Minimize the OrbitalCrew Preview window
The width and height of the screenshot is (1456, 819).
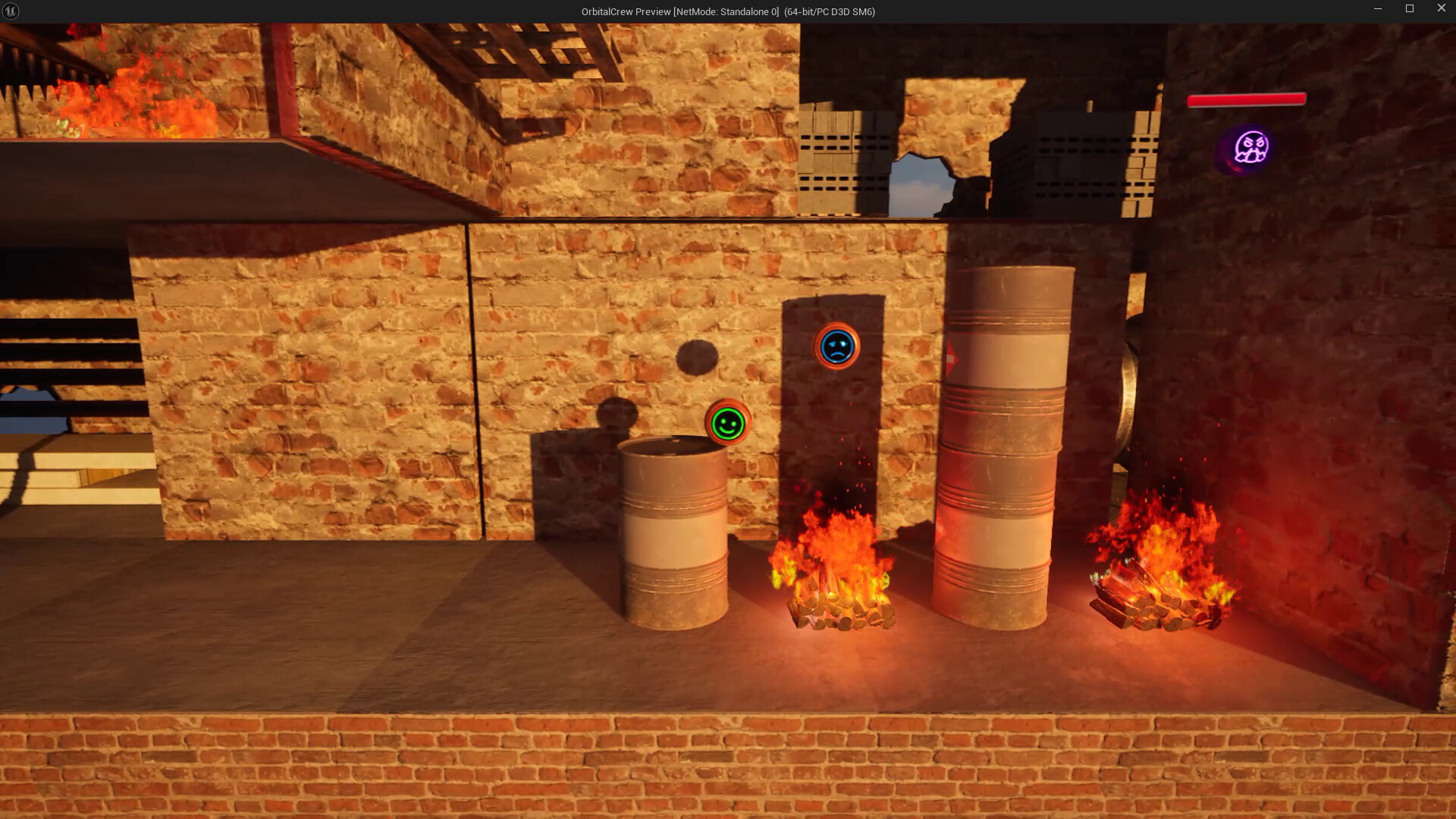tap(1377, 8)
